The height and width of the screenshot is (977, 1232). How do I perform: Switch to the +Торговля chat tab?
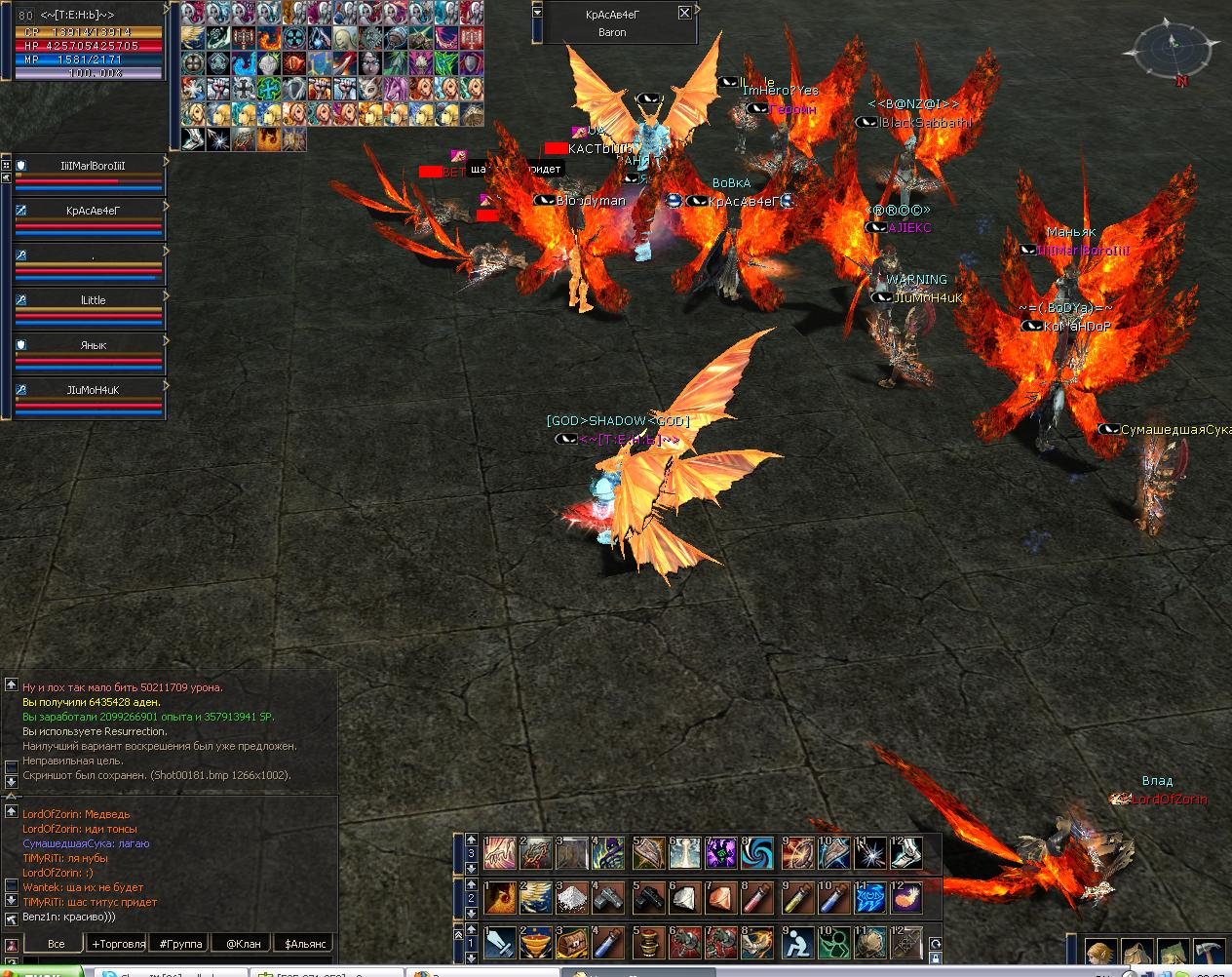(x=118, y=944)
